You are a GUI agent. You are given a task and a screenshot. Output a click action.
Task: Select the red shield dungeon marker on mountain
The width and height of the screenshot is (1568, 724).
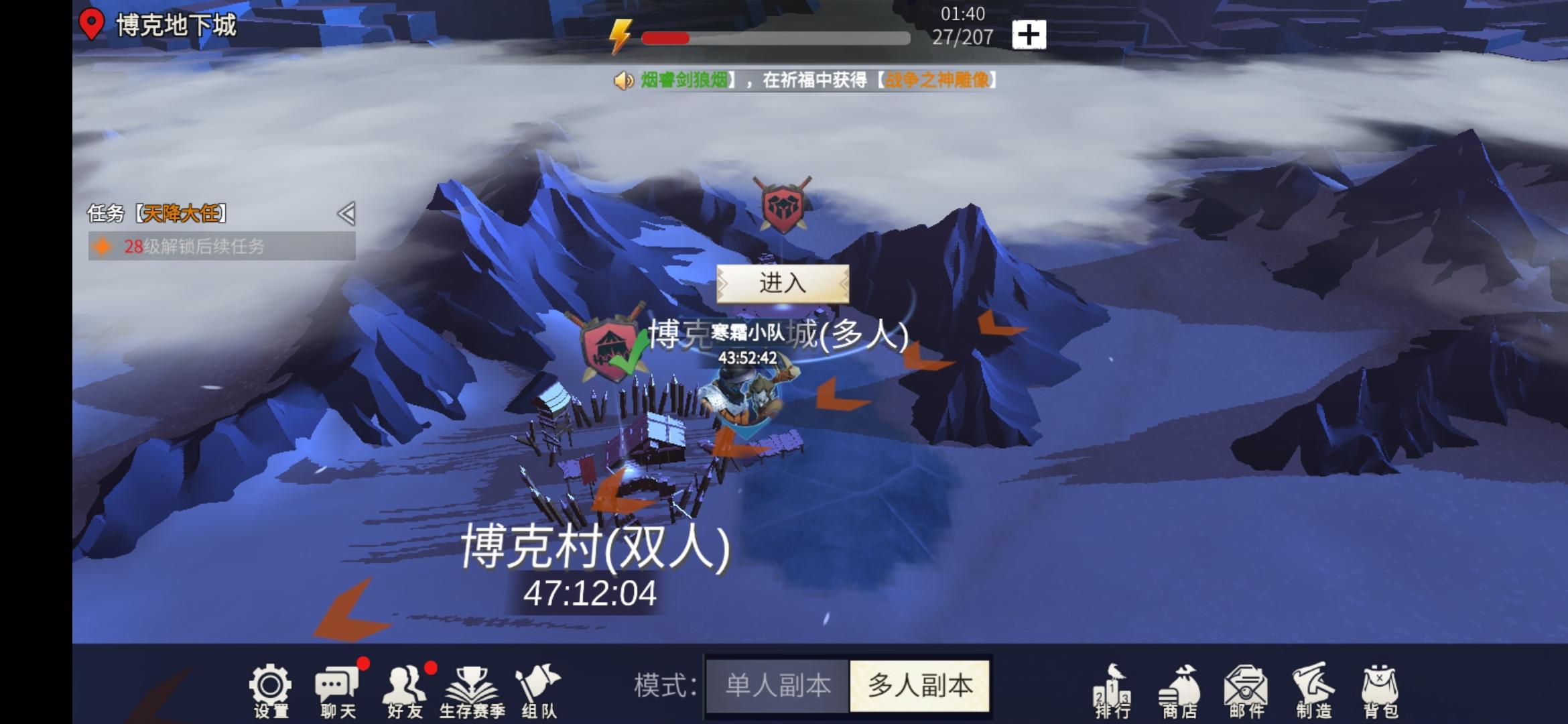pos(783,204)
